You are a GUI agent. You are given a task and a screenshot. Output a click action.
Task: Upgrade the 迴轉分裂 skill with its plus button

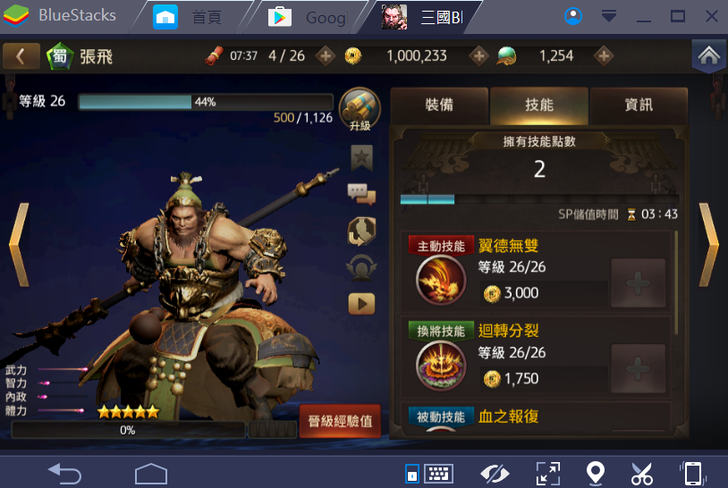(x=637, y=368)
